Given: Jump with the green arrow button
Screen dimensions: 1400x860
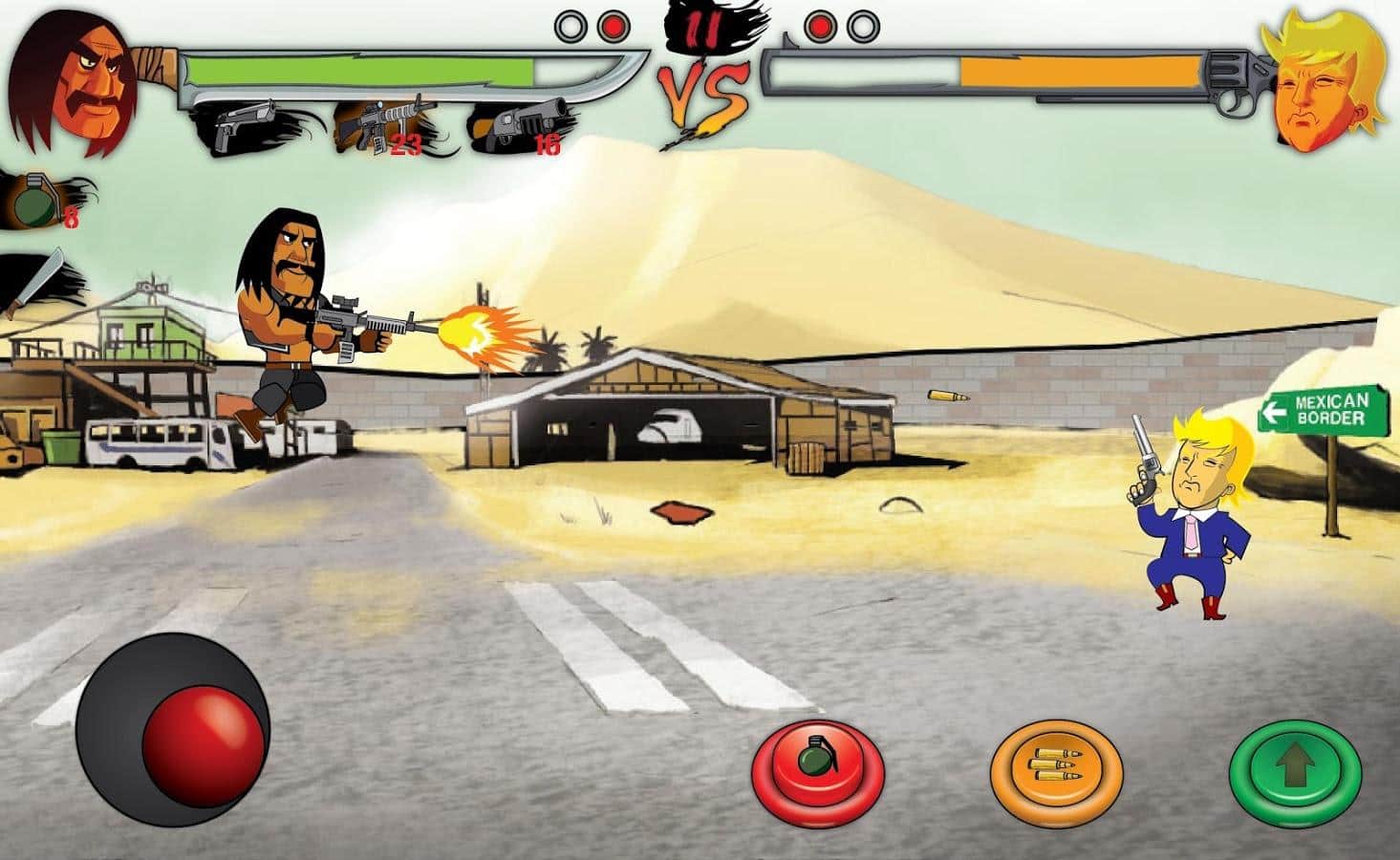Looking at the screenshot, I should pyautogui.click(x=1295, y=768).
